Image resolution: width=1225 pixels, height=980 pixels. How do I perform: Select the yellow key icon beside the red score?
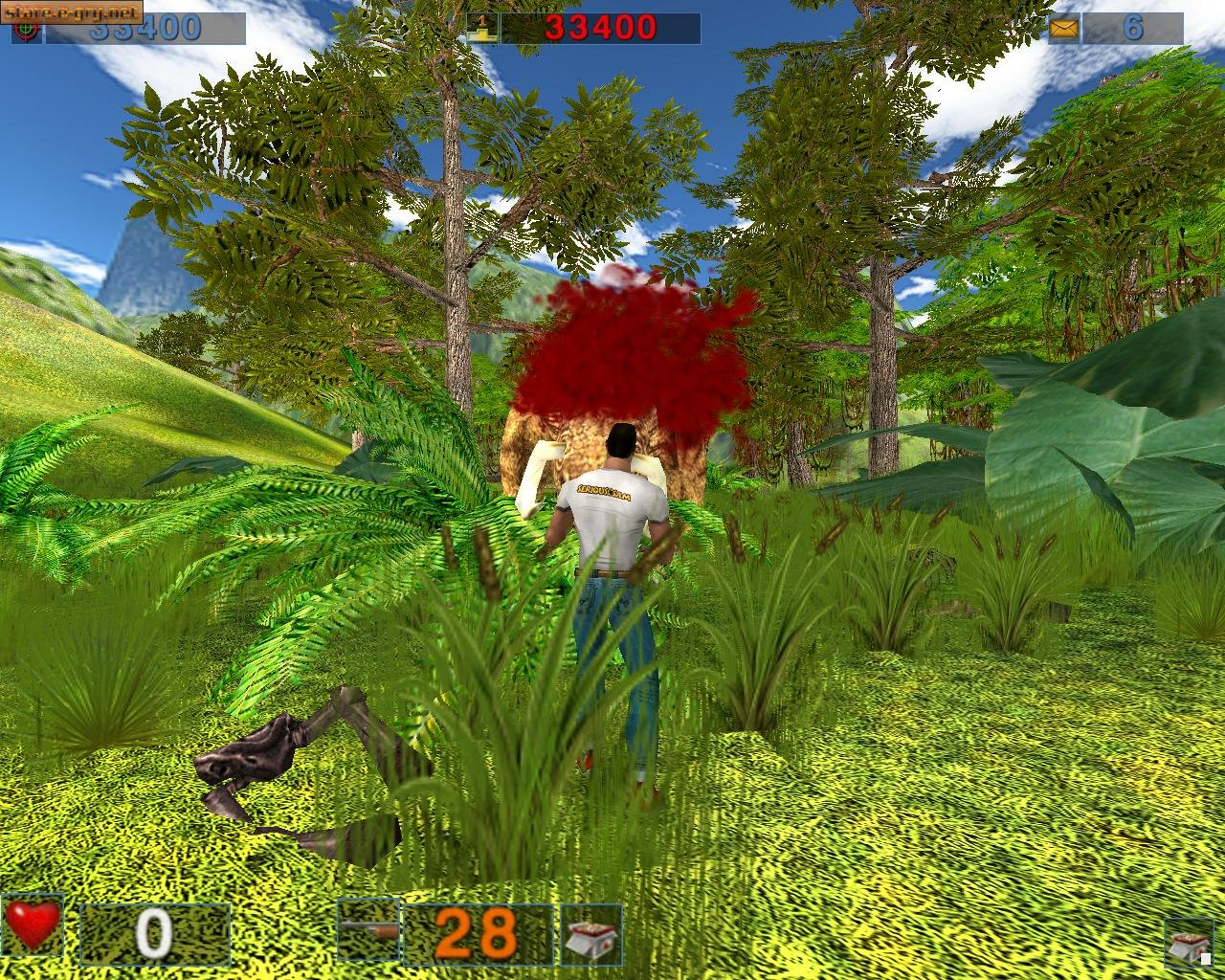point(480,26)
